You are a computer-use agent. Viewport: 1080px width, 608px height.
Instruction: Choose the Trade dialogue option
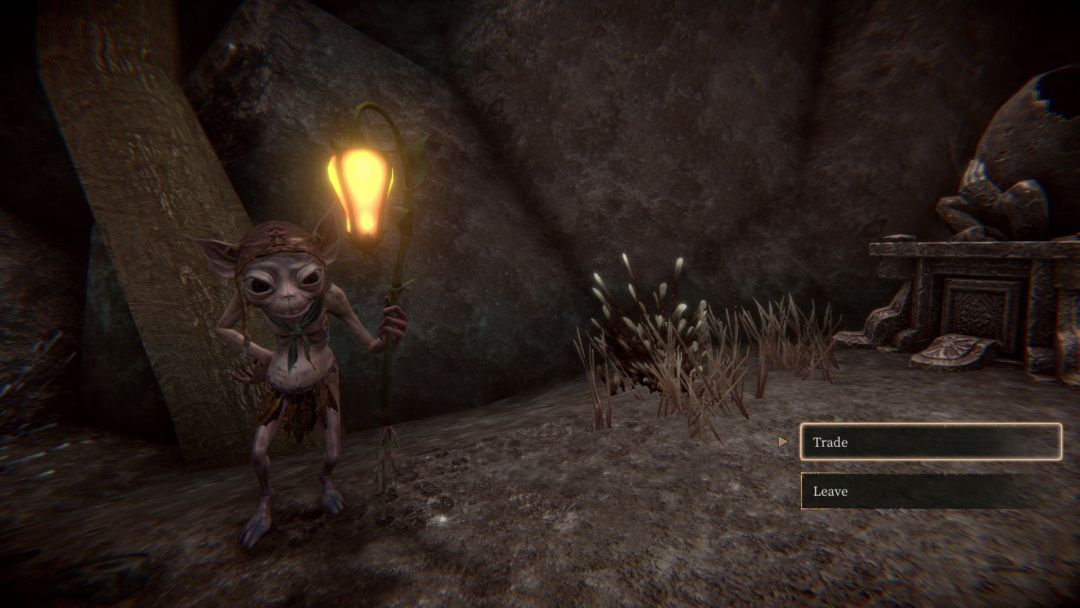(930, 442)
